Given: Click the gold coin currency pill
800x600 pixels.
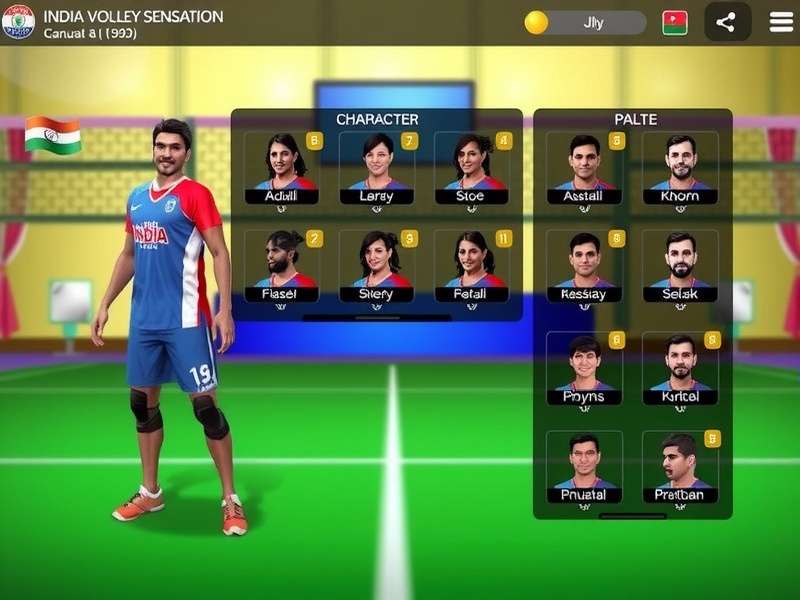Looking at the screenshot, I should click(x=585, y=22).
